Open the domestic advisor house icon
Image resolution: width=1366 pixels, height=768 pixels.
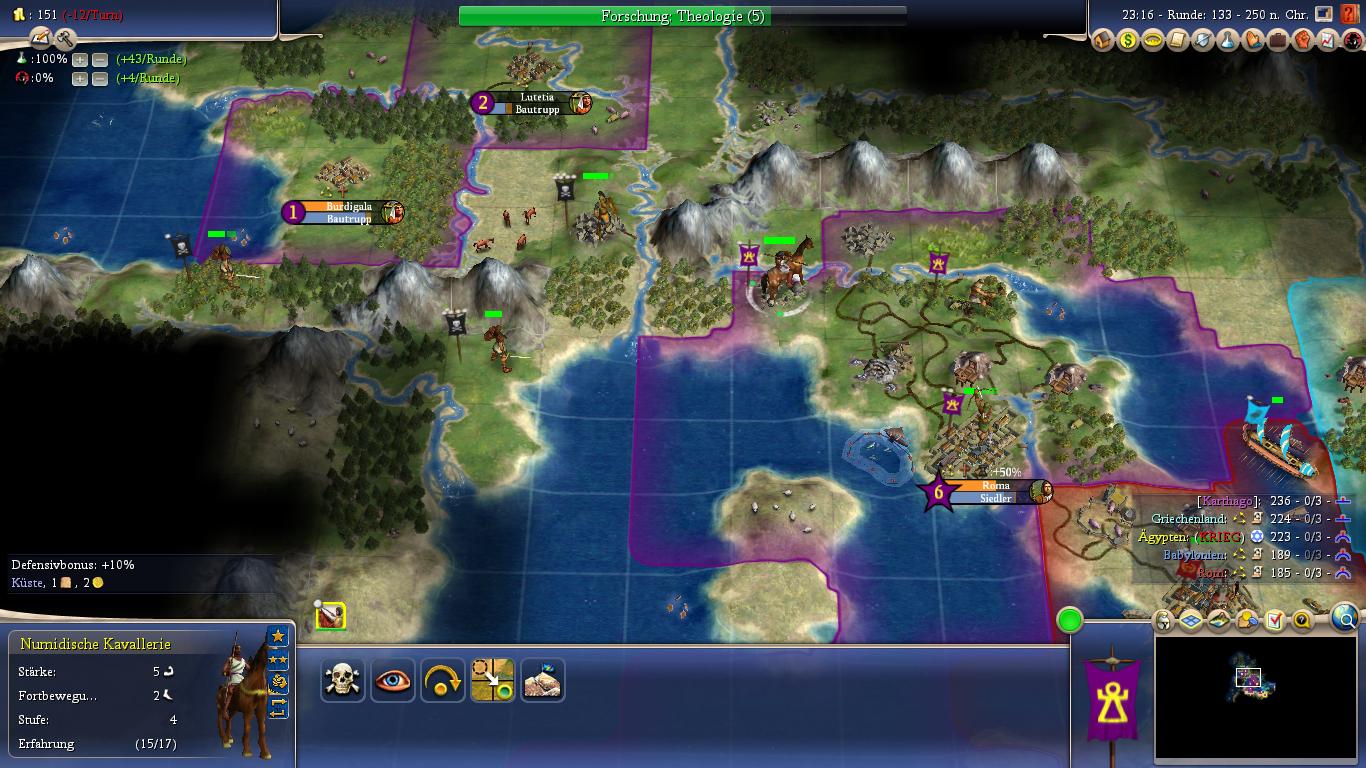coord(1102,41)
